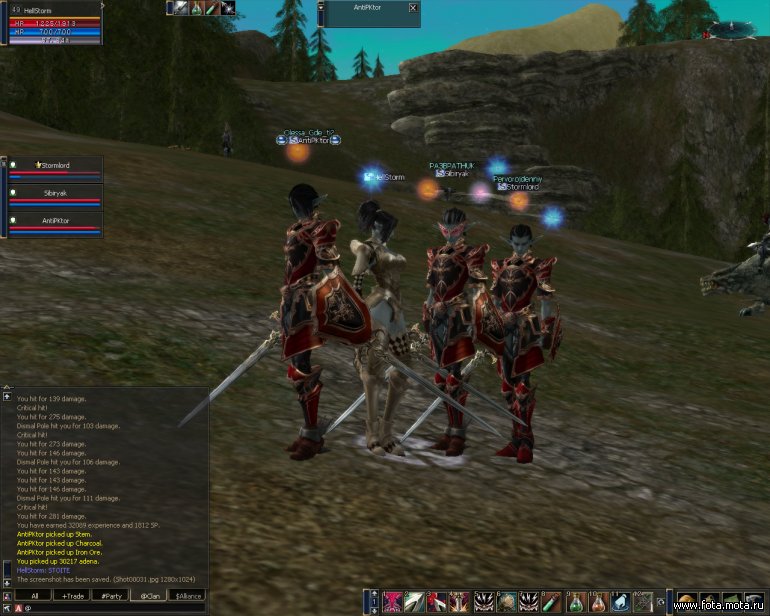Switch chat to the All tab
The image size is (770, 616).
33,595
